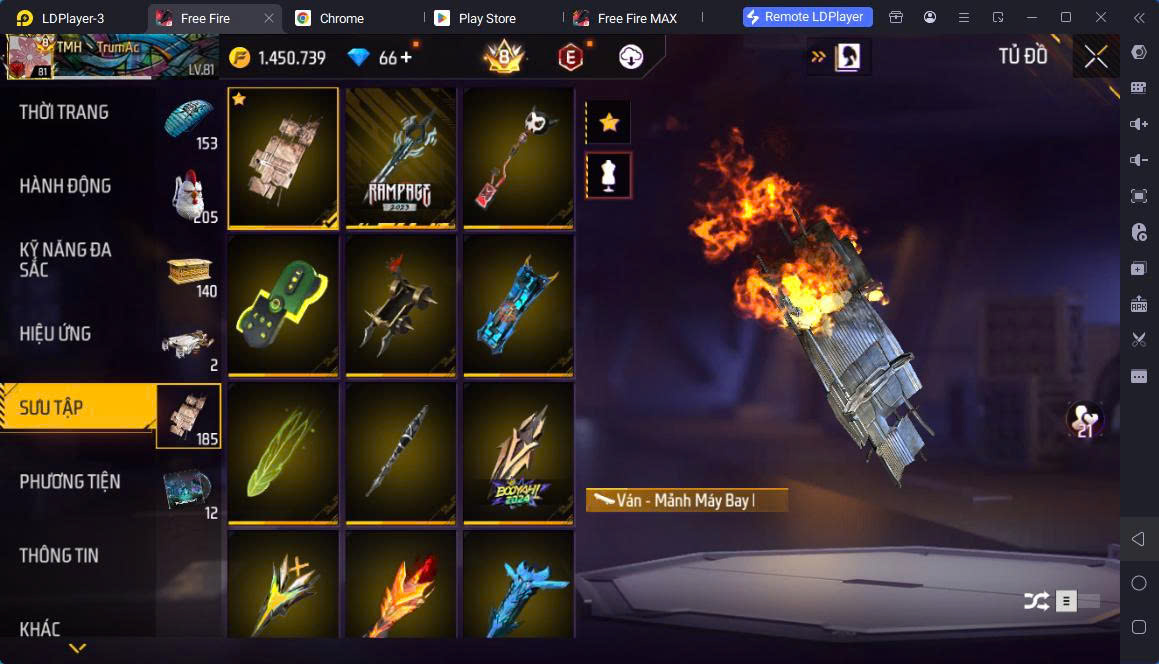Open the Thời Trang category
The width and height of the screenshot is (1159, 664).
click(x=64, y=112)
